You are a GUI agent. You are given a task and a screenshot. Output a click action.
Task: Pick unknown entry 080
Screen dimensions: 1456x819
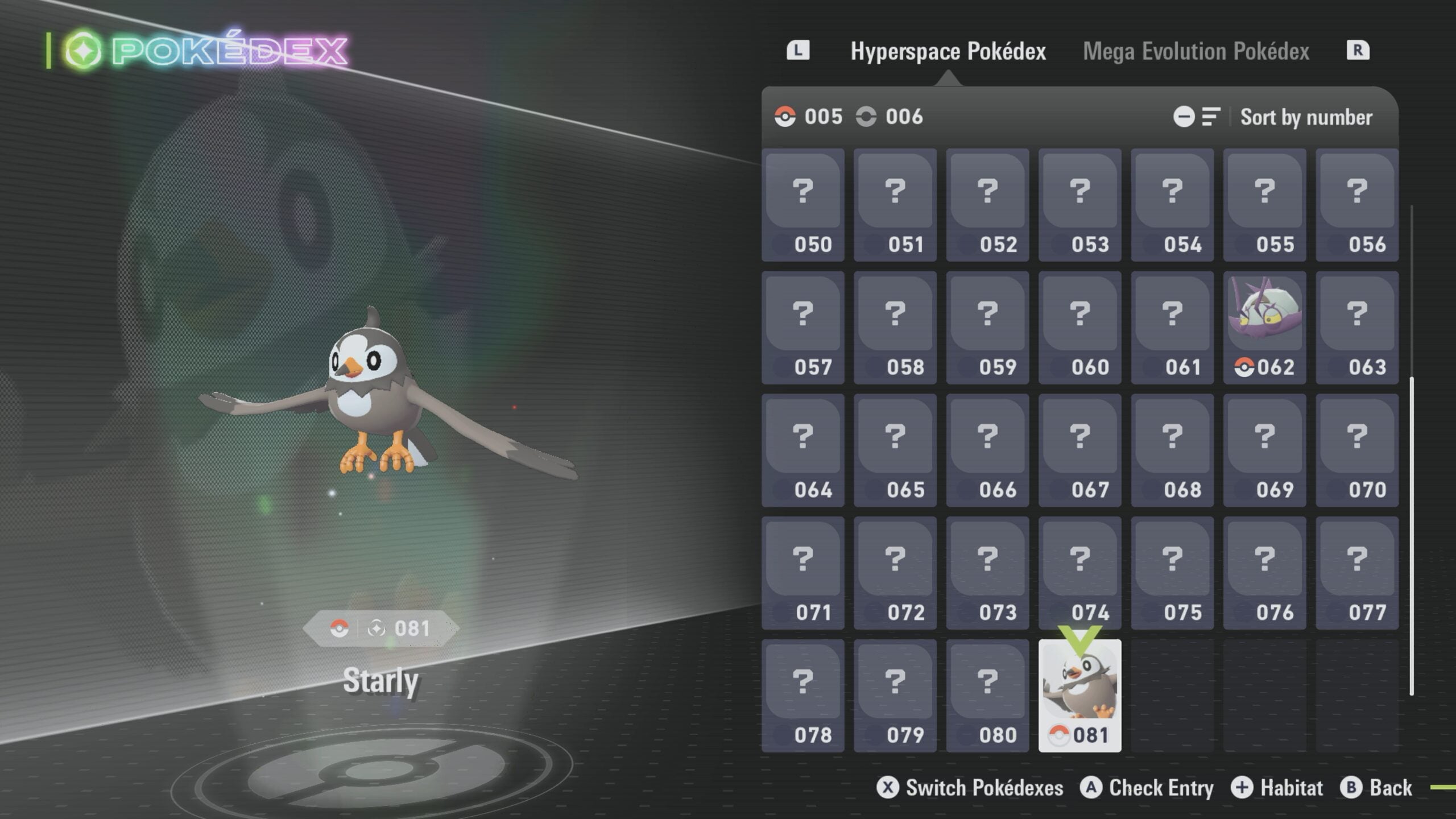(987, 695)
